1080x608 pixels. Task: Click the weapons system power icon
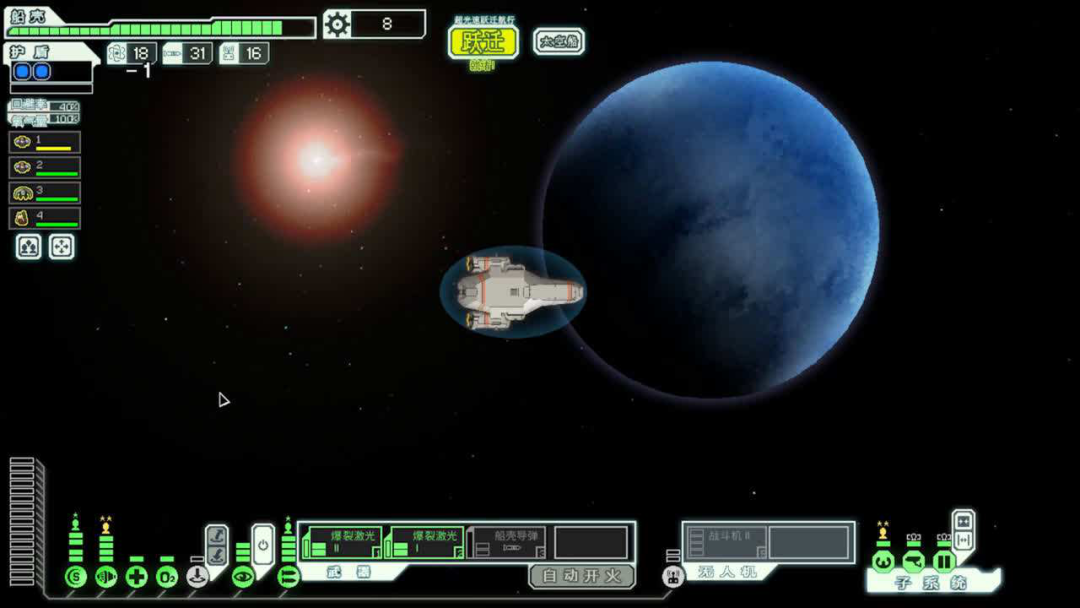(289, 577)
